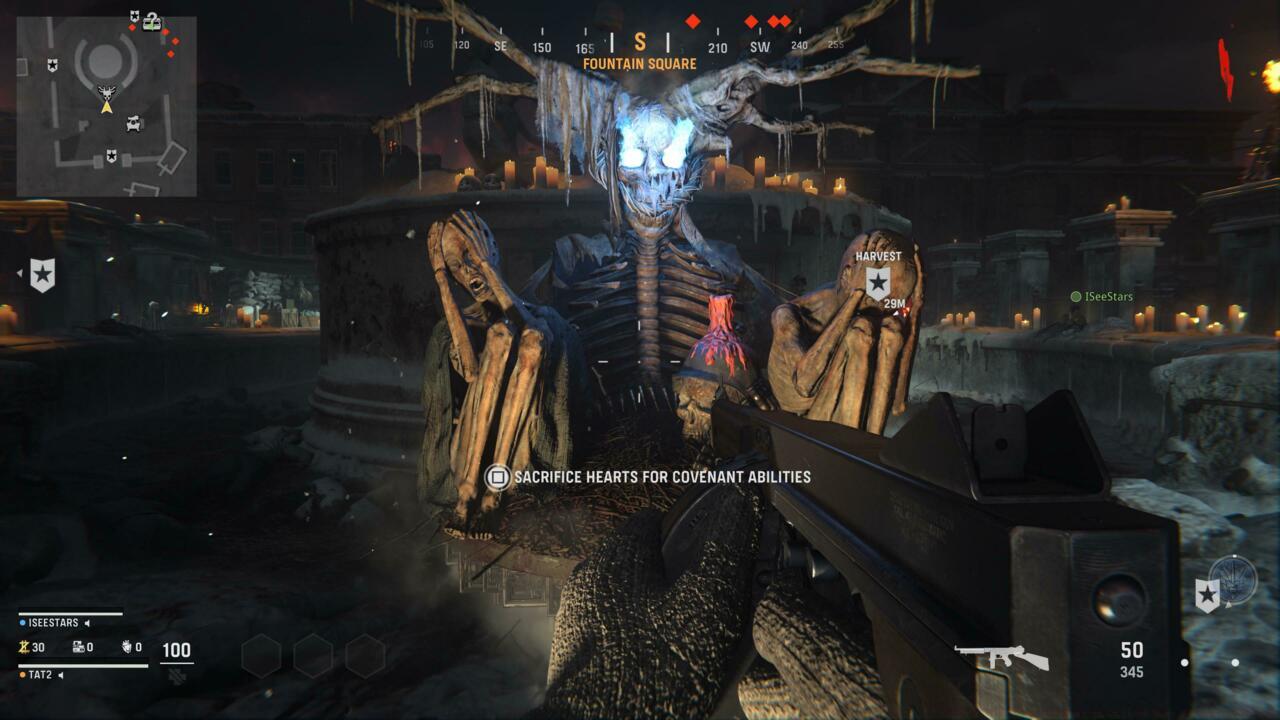Mute player ISEESTARS using the speaker icon
This screenshot has height=720, width=1280.
[x=87, y=623]
